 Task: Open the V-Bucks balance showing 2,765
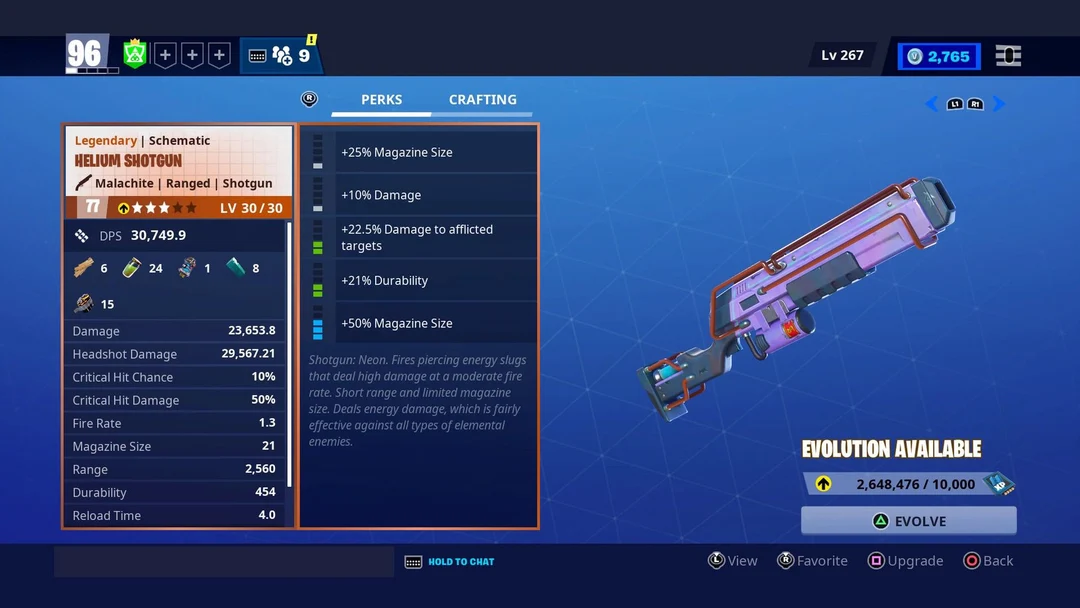939,57
